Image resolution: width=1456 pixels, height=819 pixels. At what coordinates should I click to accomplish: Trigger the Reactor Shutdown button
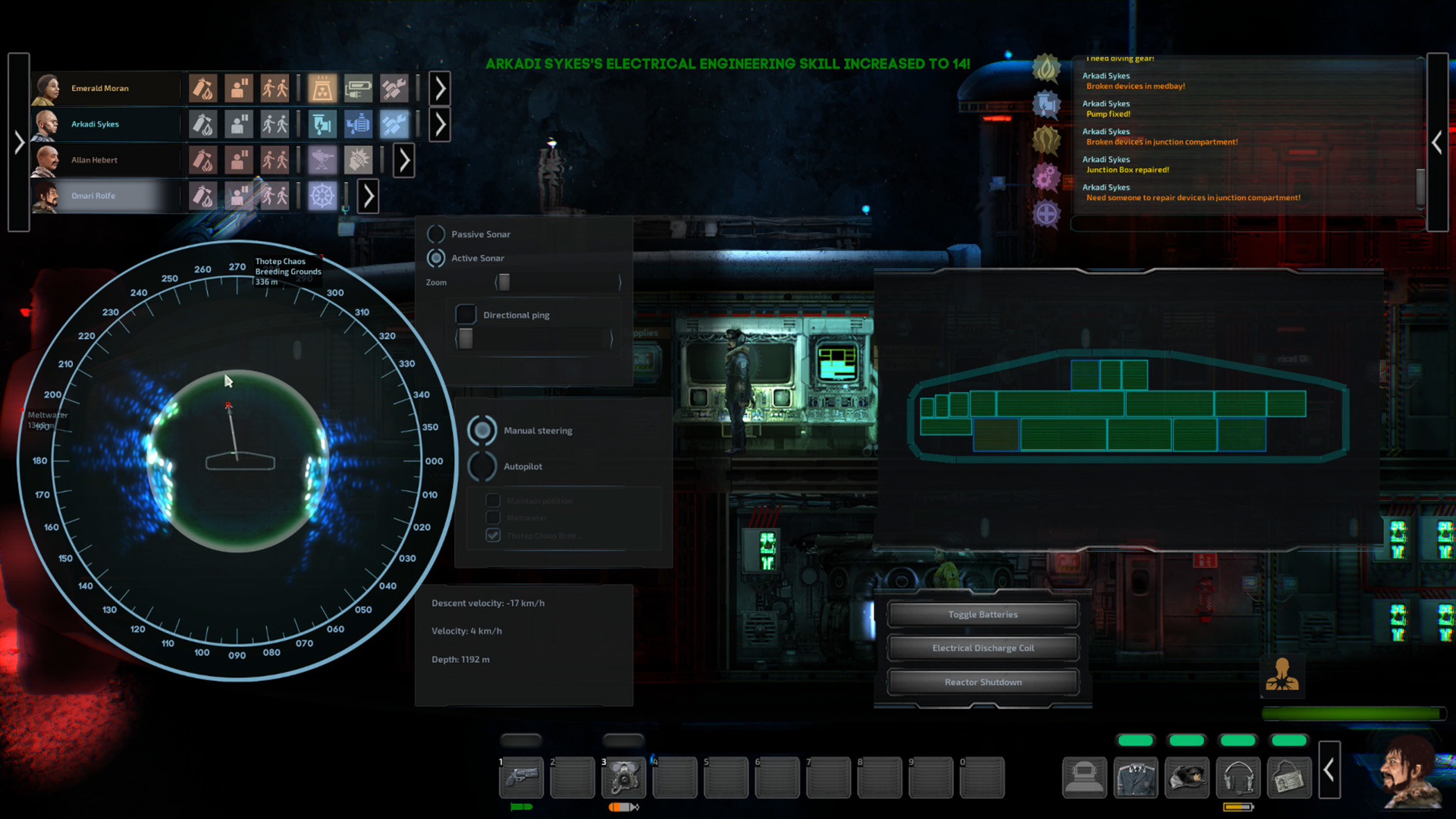pos(983,682)
